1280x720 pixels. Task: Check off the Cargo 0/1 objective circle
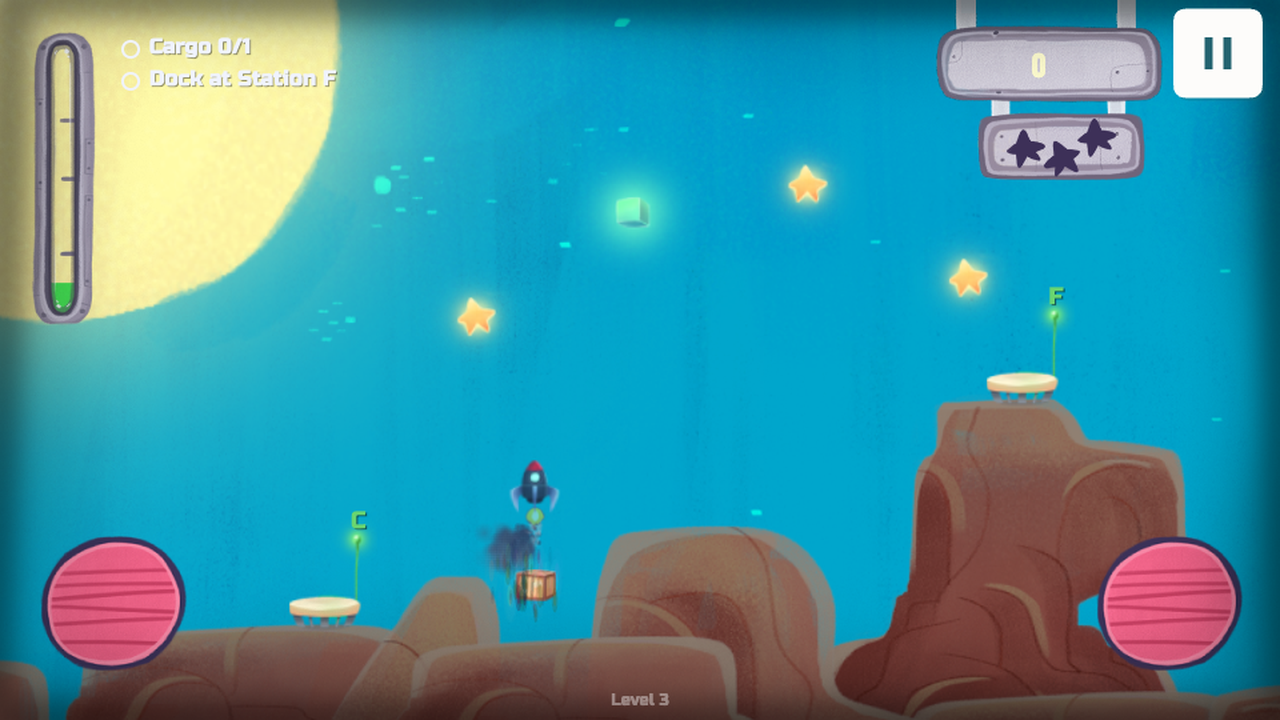pos(130,47)
